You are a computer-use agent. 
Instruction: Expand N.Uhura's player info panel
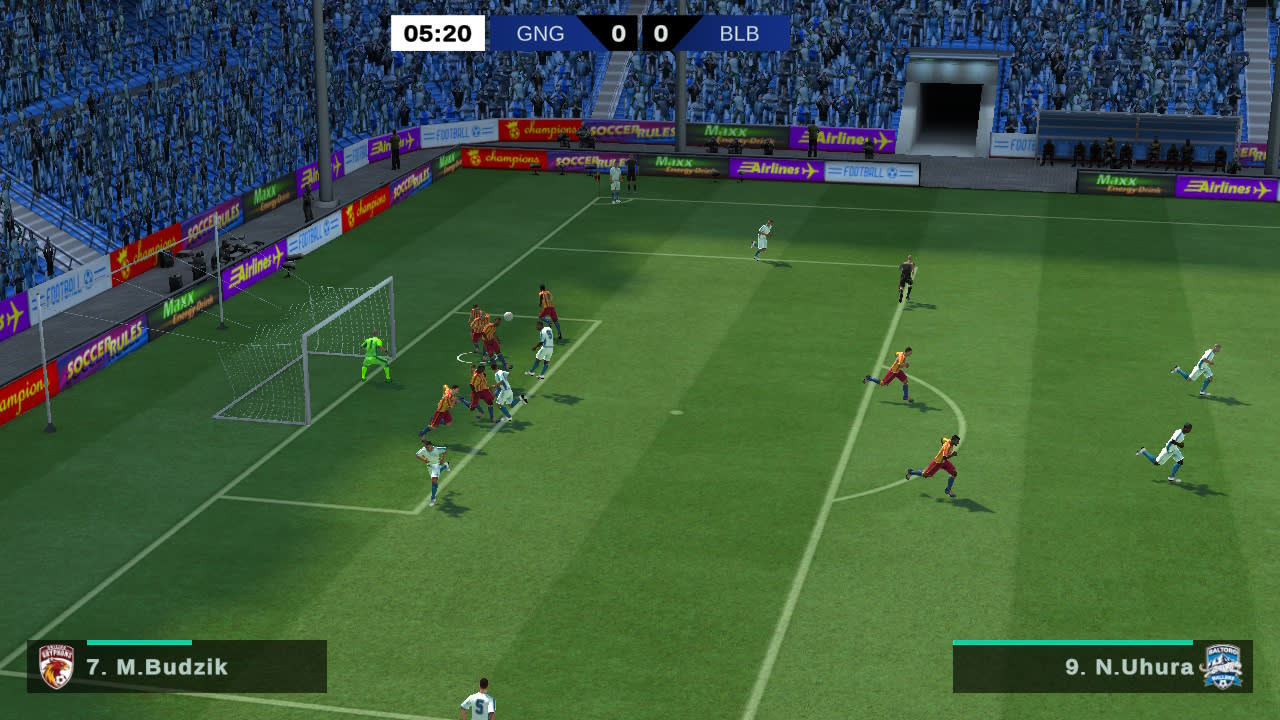[1100, 668]
